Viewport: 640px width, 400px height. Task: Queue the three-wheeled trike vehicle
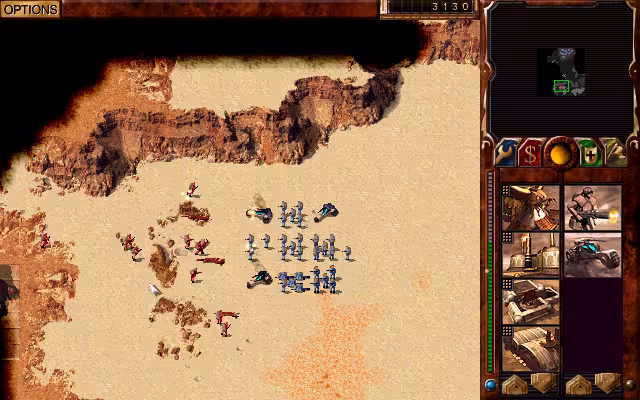(x=592, y=255)
